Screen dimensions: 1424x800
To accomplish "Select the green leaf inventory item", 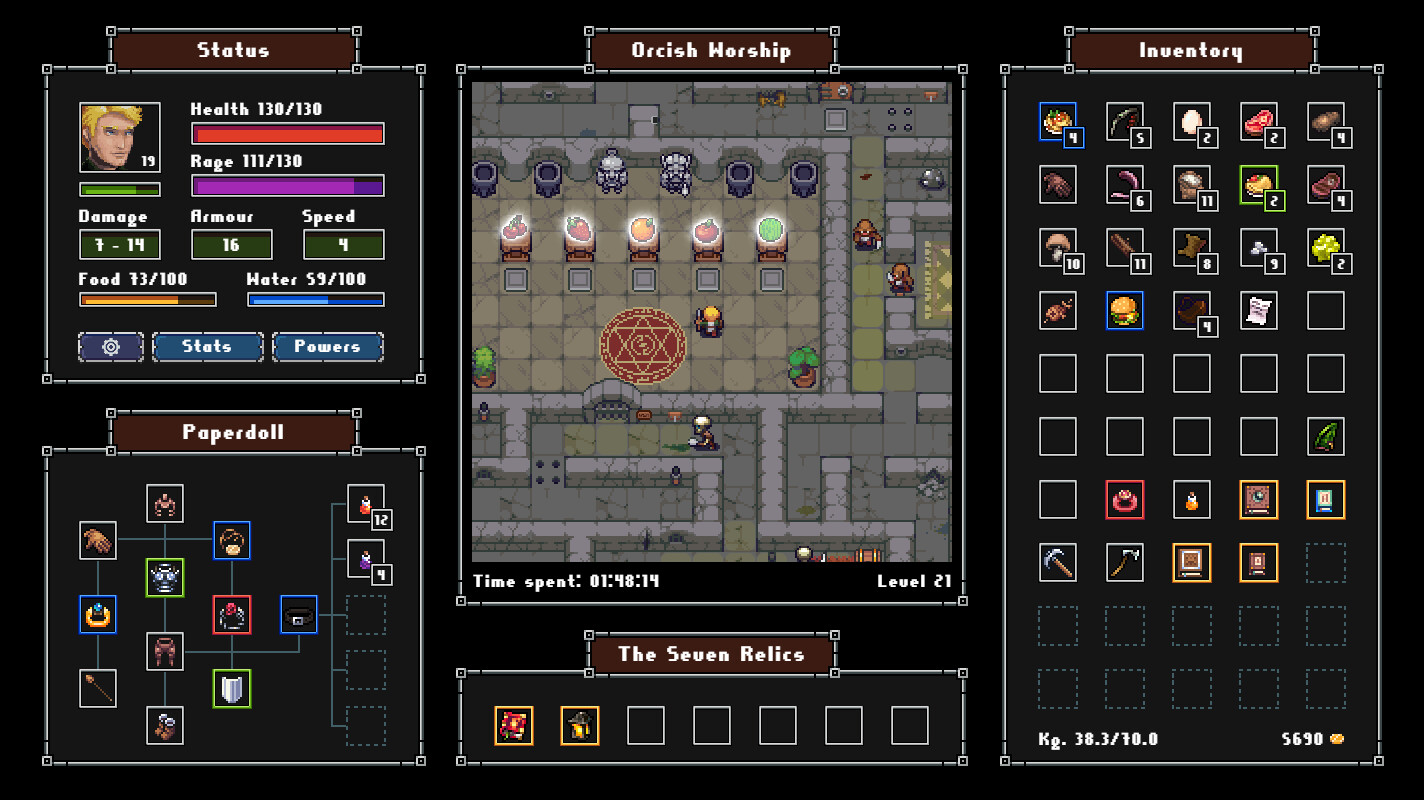I will (1326, 437).
